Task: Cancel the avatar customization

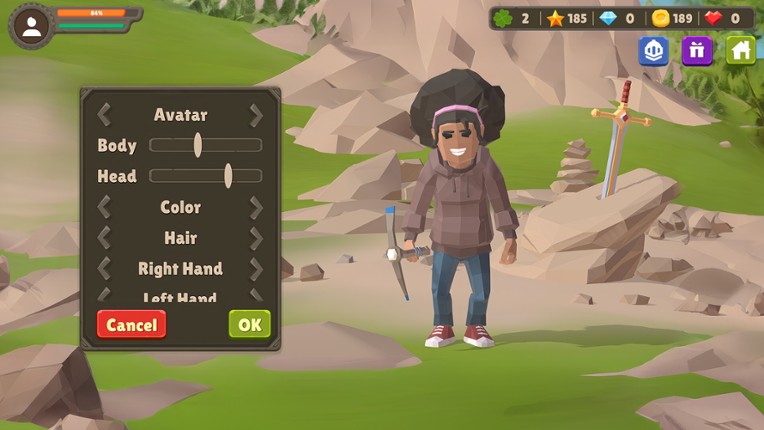Action: coord(131,324)
